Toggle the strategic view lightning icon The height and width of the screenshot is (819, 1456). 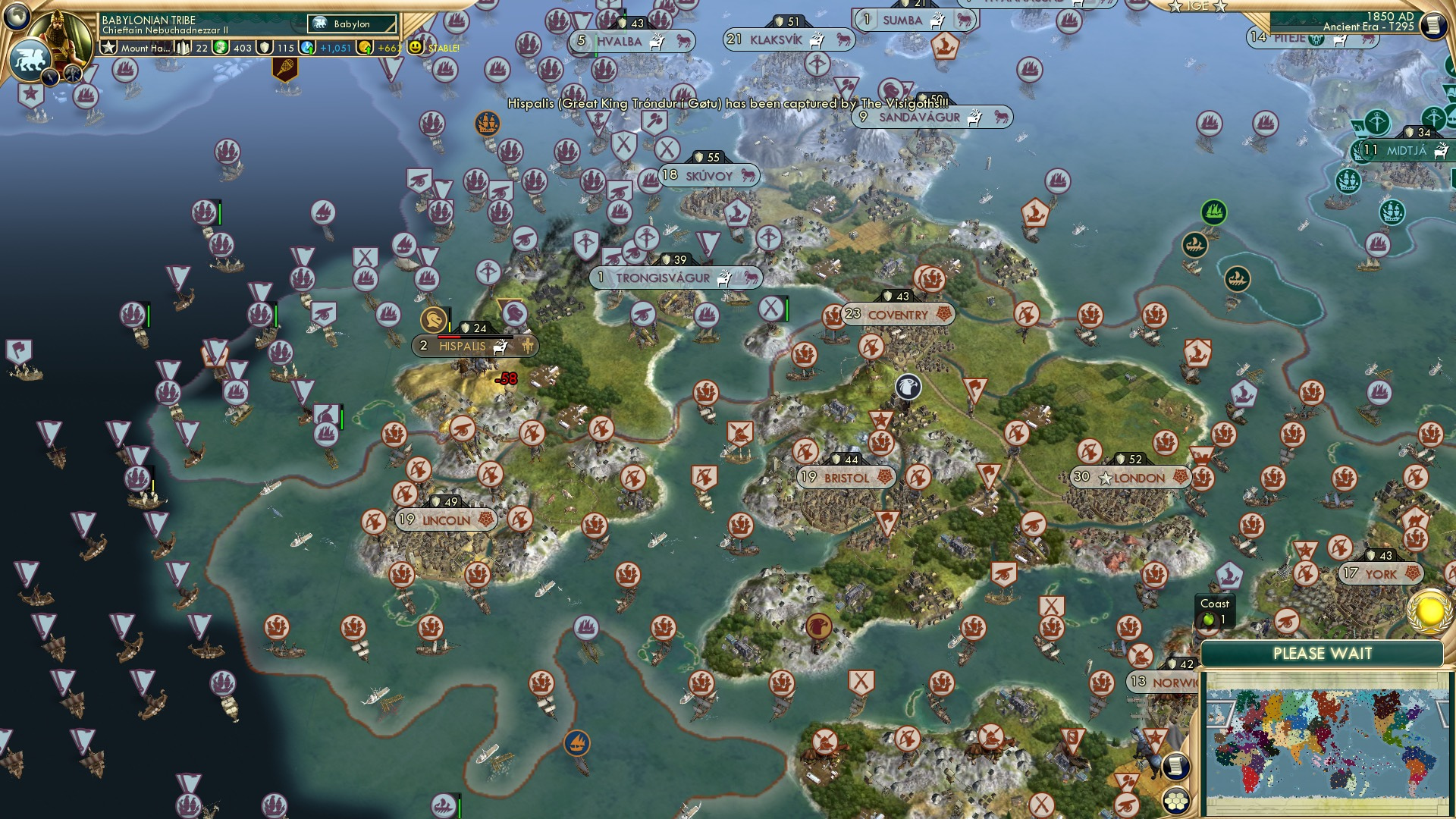pyautogui.click(x=50, y=77)
